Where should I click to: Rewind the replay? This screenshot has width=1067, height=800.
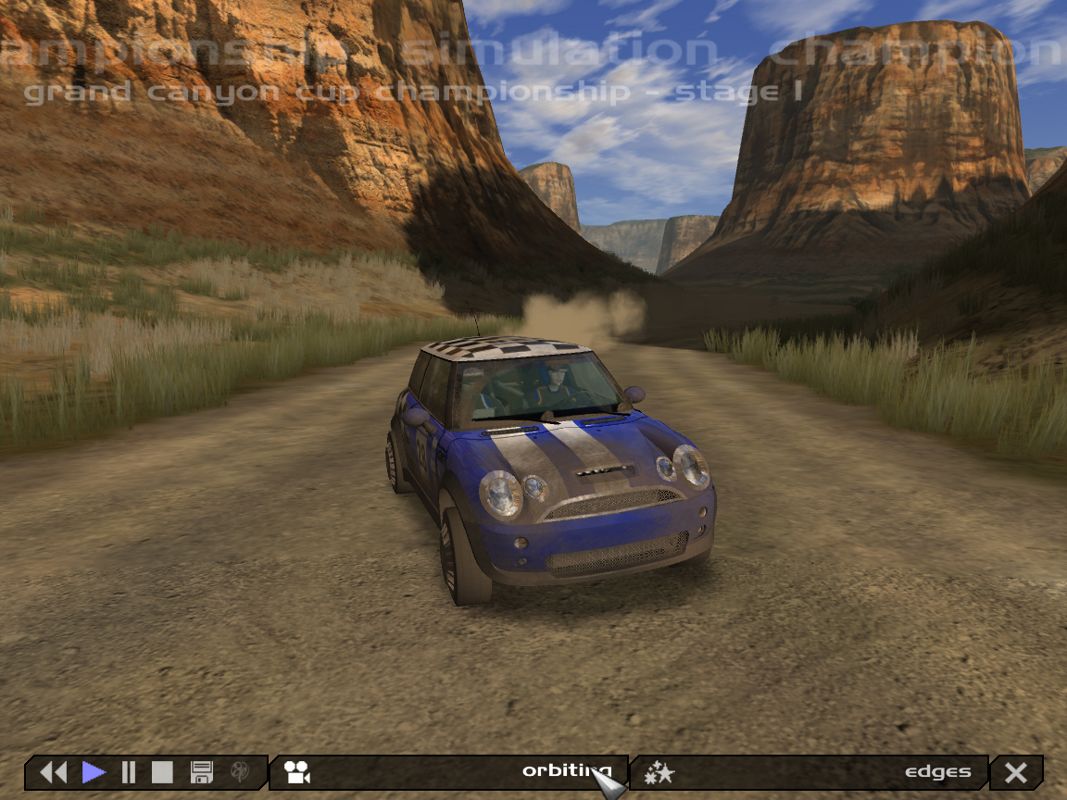tap(53, 772)
